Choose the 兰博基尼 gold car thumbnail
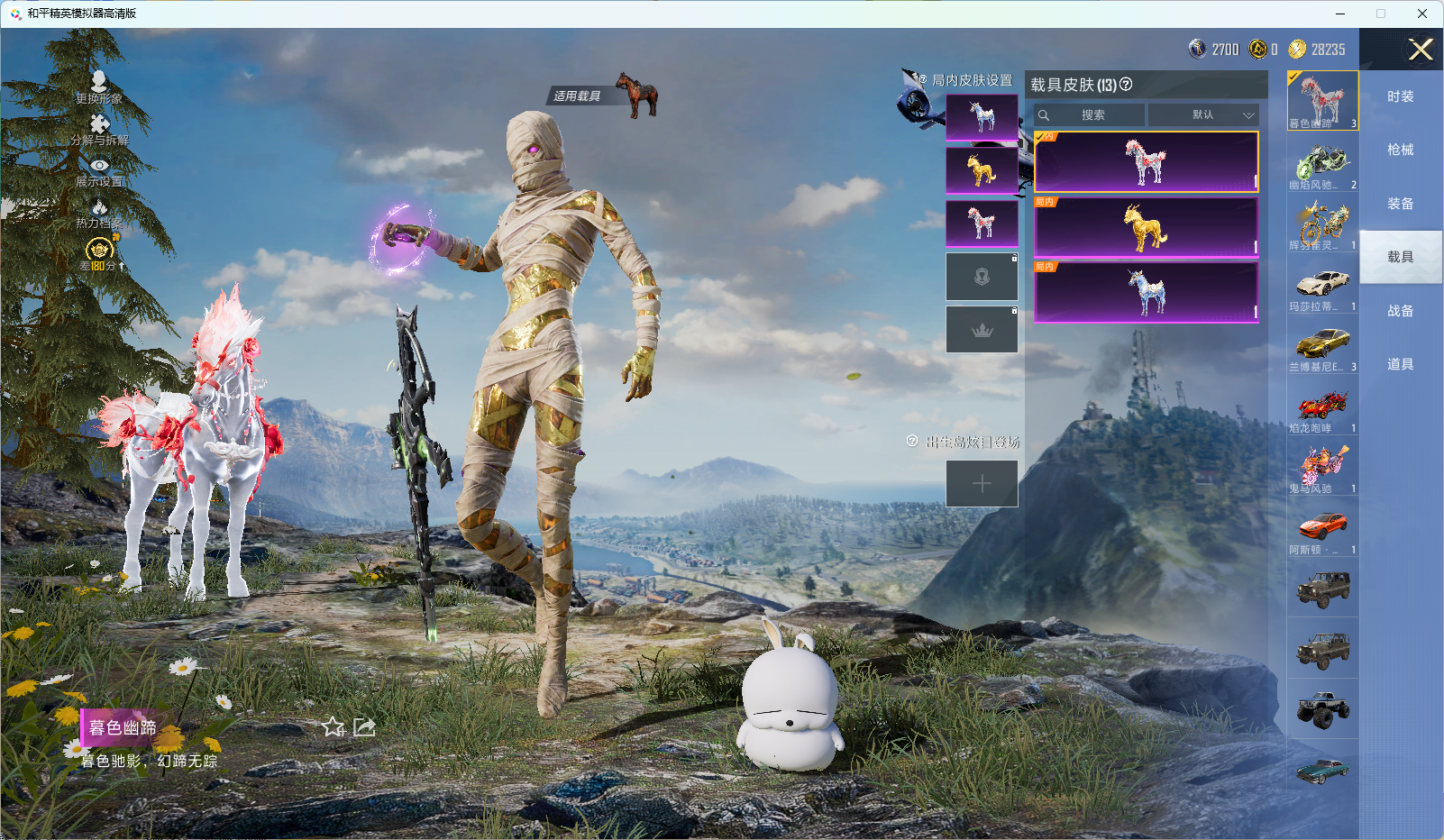This screenshot has width=1444, height=840. click(x=1322, y=346)
